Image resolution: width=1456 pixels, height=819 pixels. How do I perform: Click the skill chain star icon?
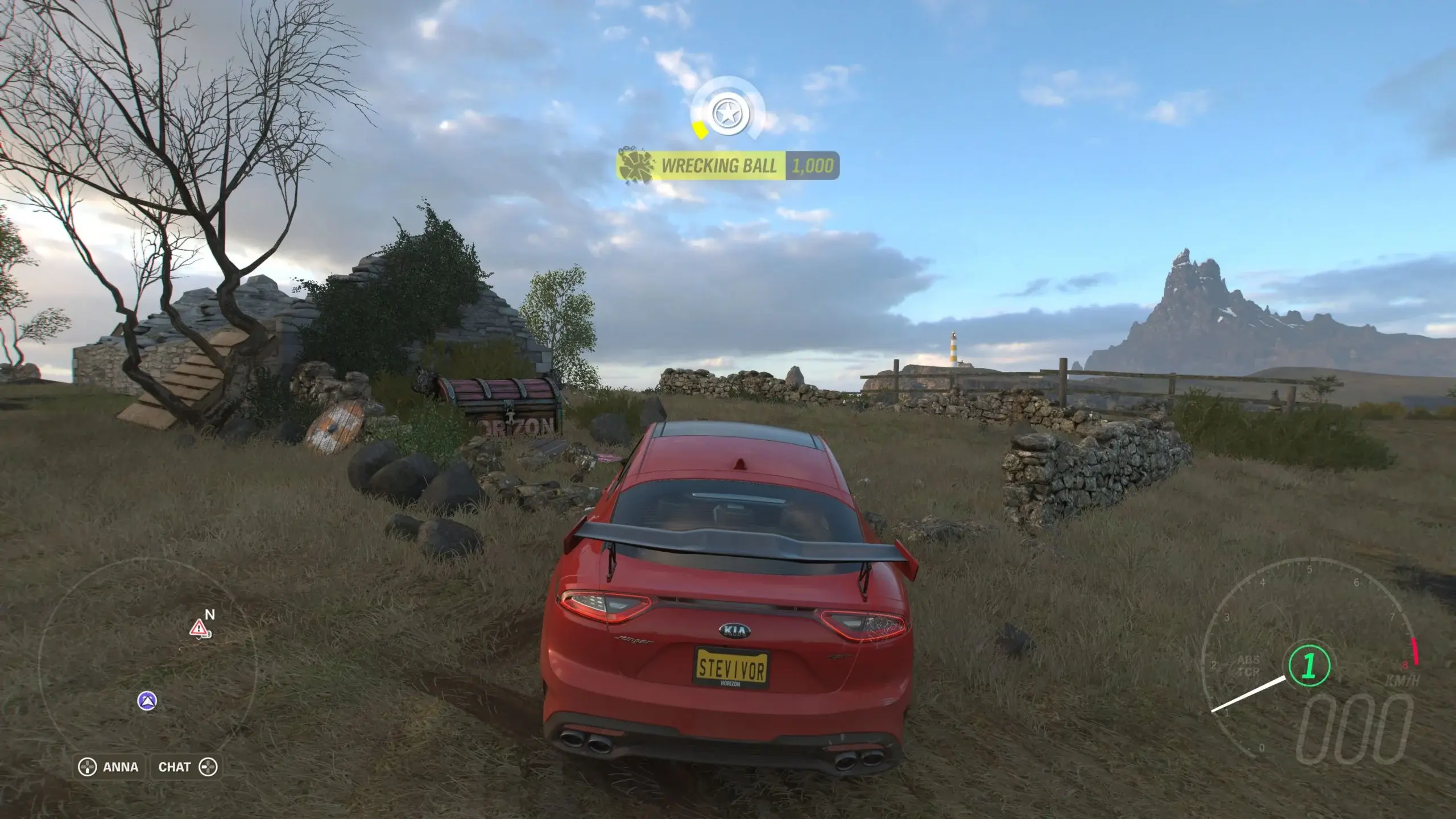[x=726, y=114]
